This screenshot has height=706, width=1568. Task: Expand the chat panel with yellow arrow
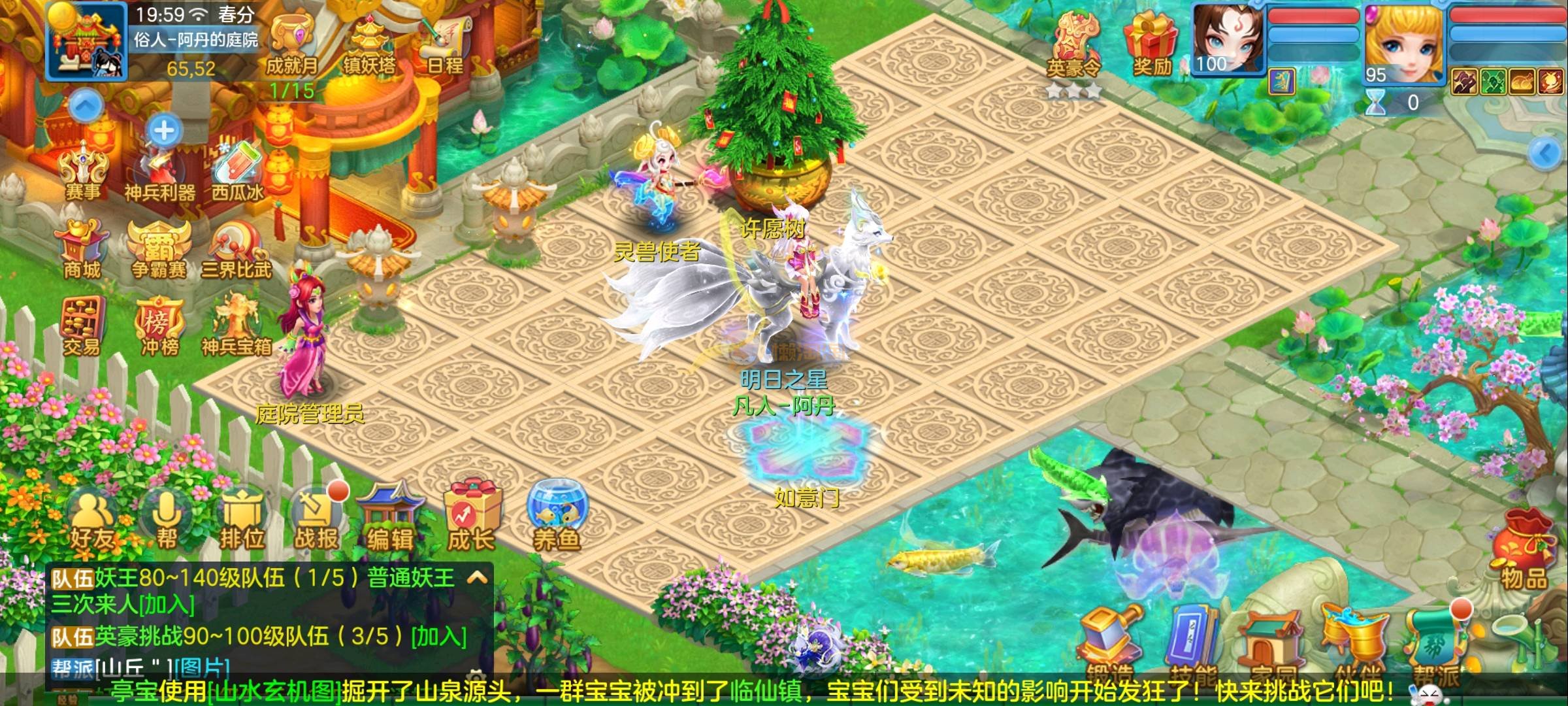tap(478, 578)
